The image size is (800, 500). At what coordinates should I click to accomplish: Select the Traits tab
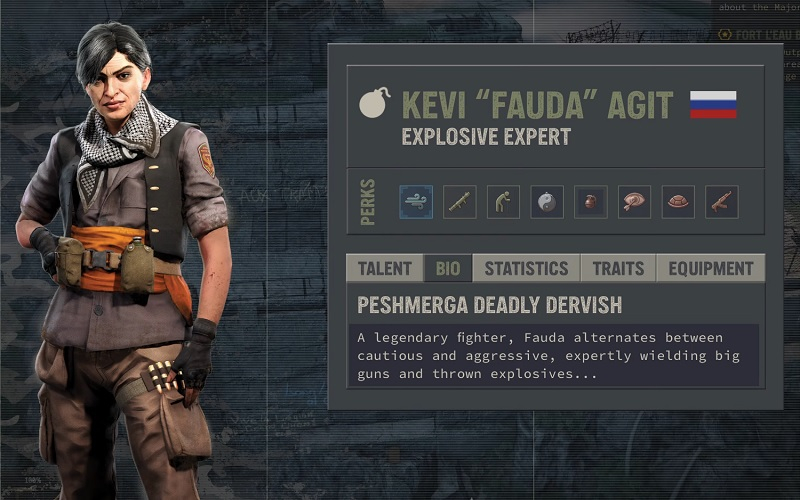point(617,268)
